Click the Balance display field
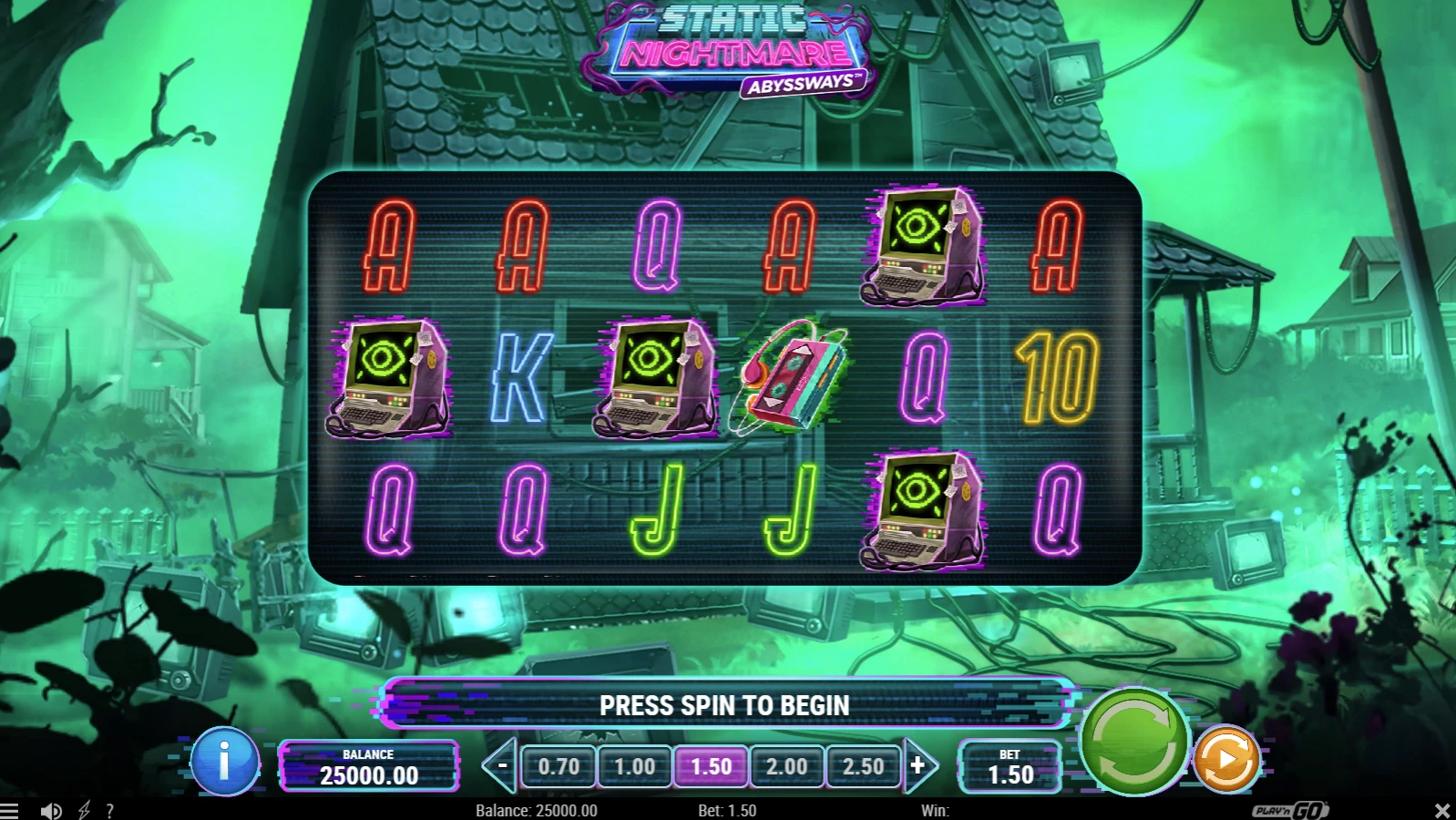This screenshot has width=1456, height=820. coord(370,766)
